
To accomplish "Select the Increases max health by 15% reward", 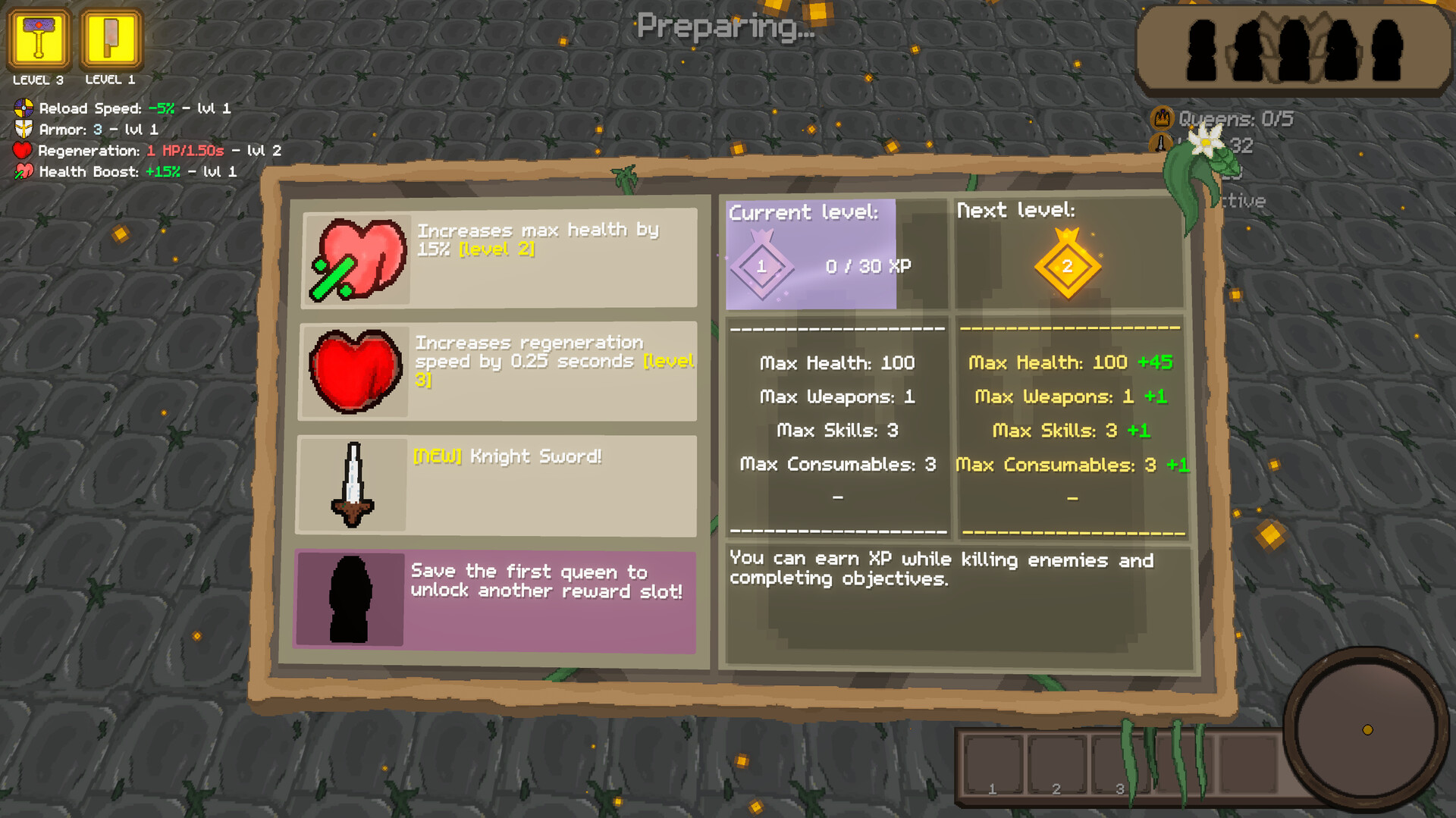I will click(x=497, y=258).
